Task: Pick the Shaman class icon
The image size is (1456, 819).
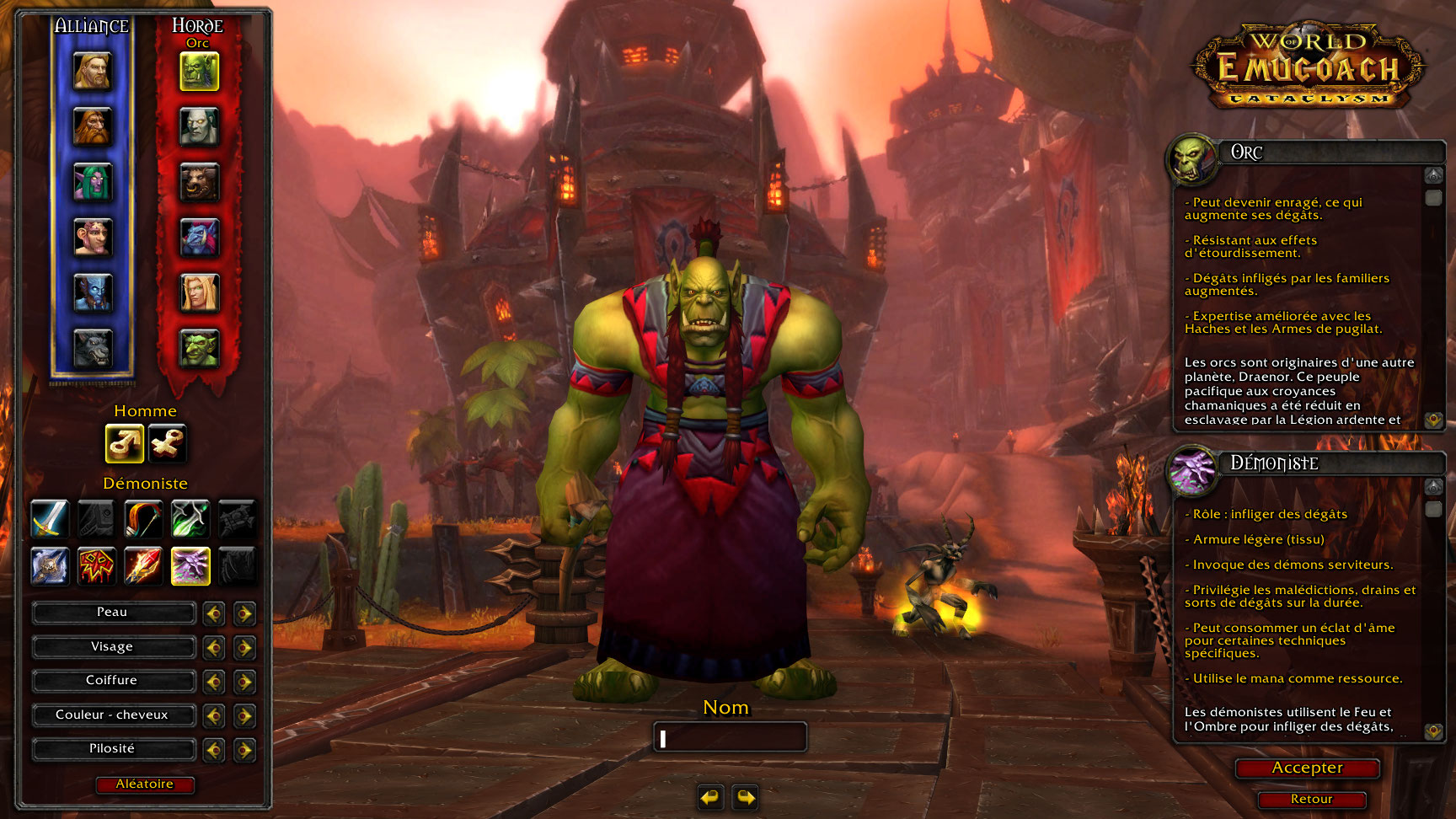Action: tap(96, 566)
